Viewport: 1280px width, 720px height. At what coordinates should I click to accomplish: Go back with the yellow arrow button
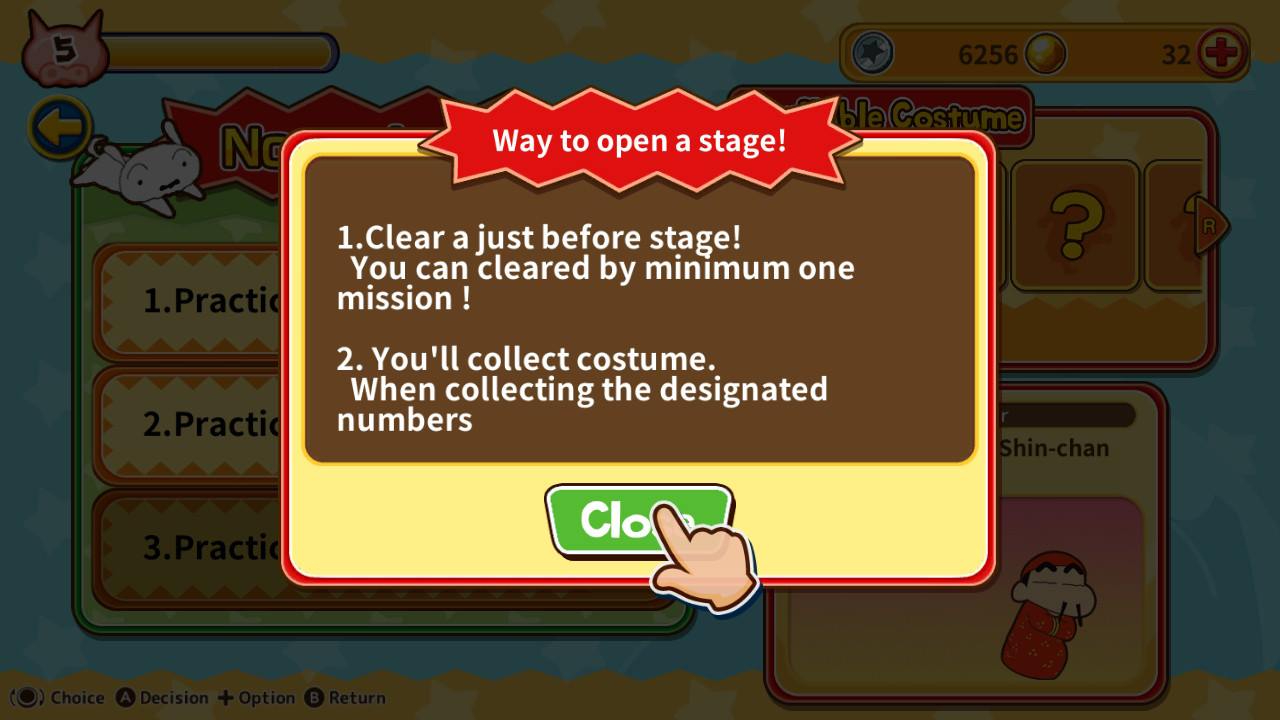click(x=59, y=128)
